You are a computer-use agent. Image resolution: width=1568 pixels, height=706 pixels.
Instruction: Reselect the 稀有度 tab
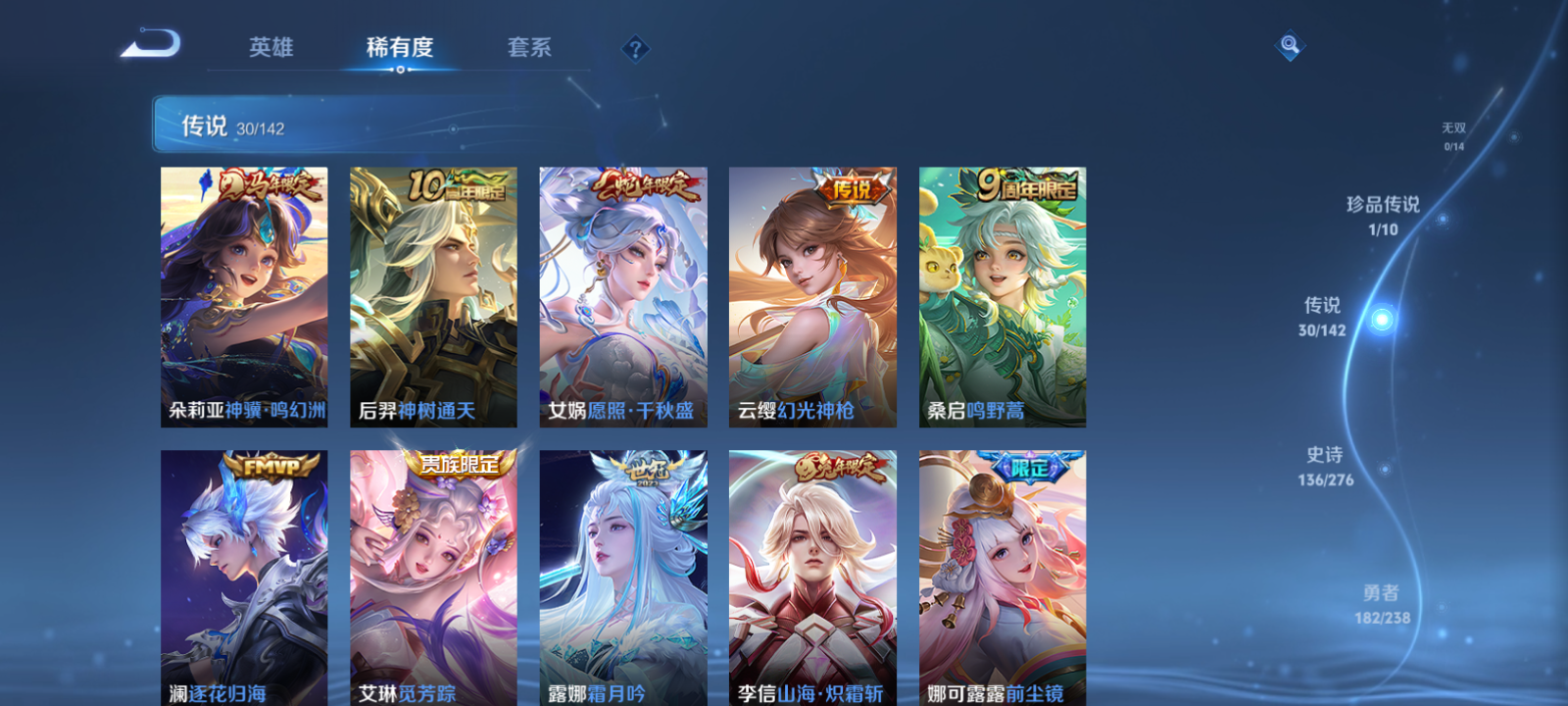point(396,47)
